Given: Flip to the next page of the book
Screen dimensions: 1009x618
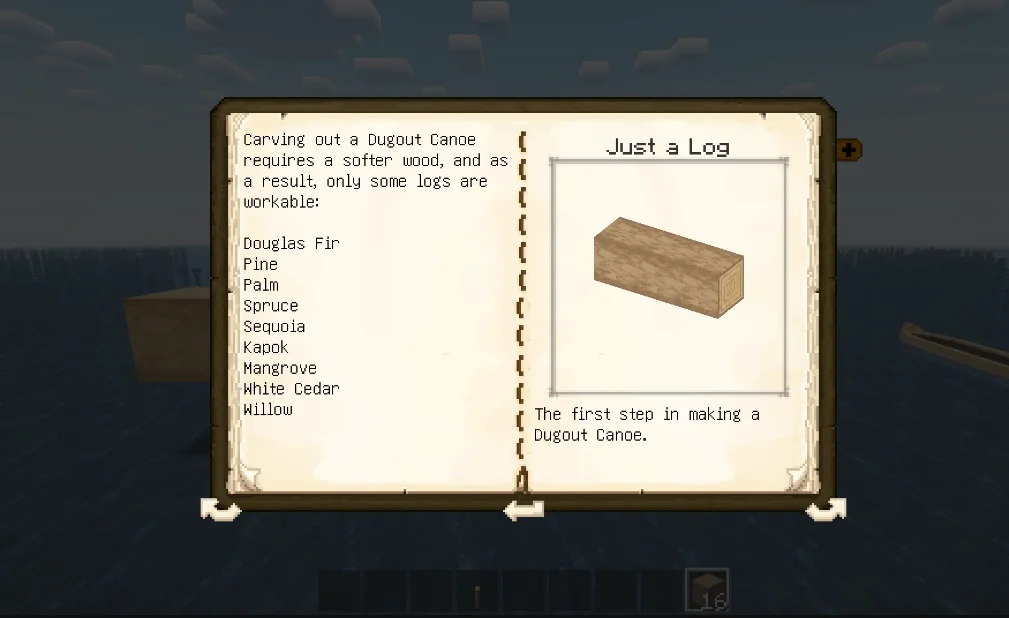Looking at the screenshot, I should (825, 510).
